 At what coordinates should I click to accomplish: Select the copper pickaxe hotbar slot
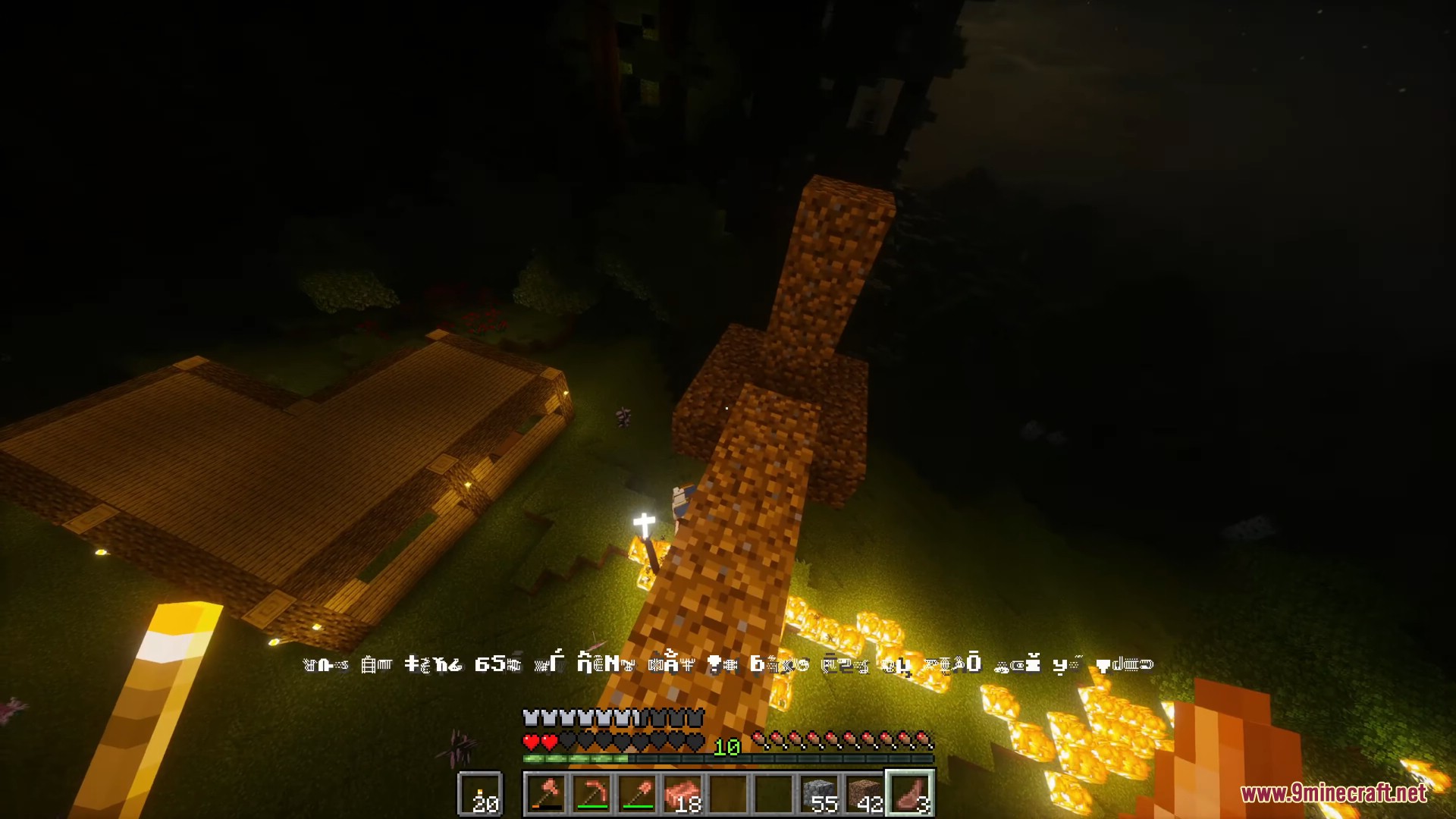click(592, 794)
